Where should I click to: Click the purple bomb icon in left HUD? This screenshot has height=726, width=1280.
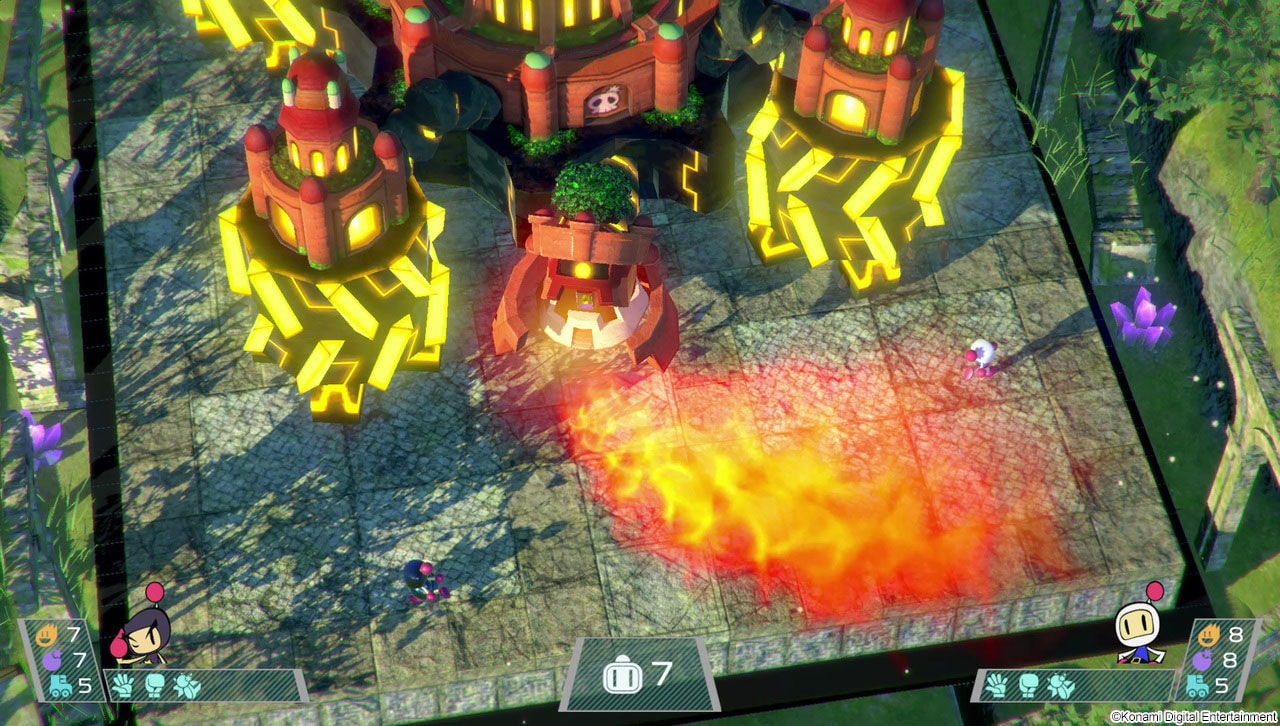coord(53,658)
